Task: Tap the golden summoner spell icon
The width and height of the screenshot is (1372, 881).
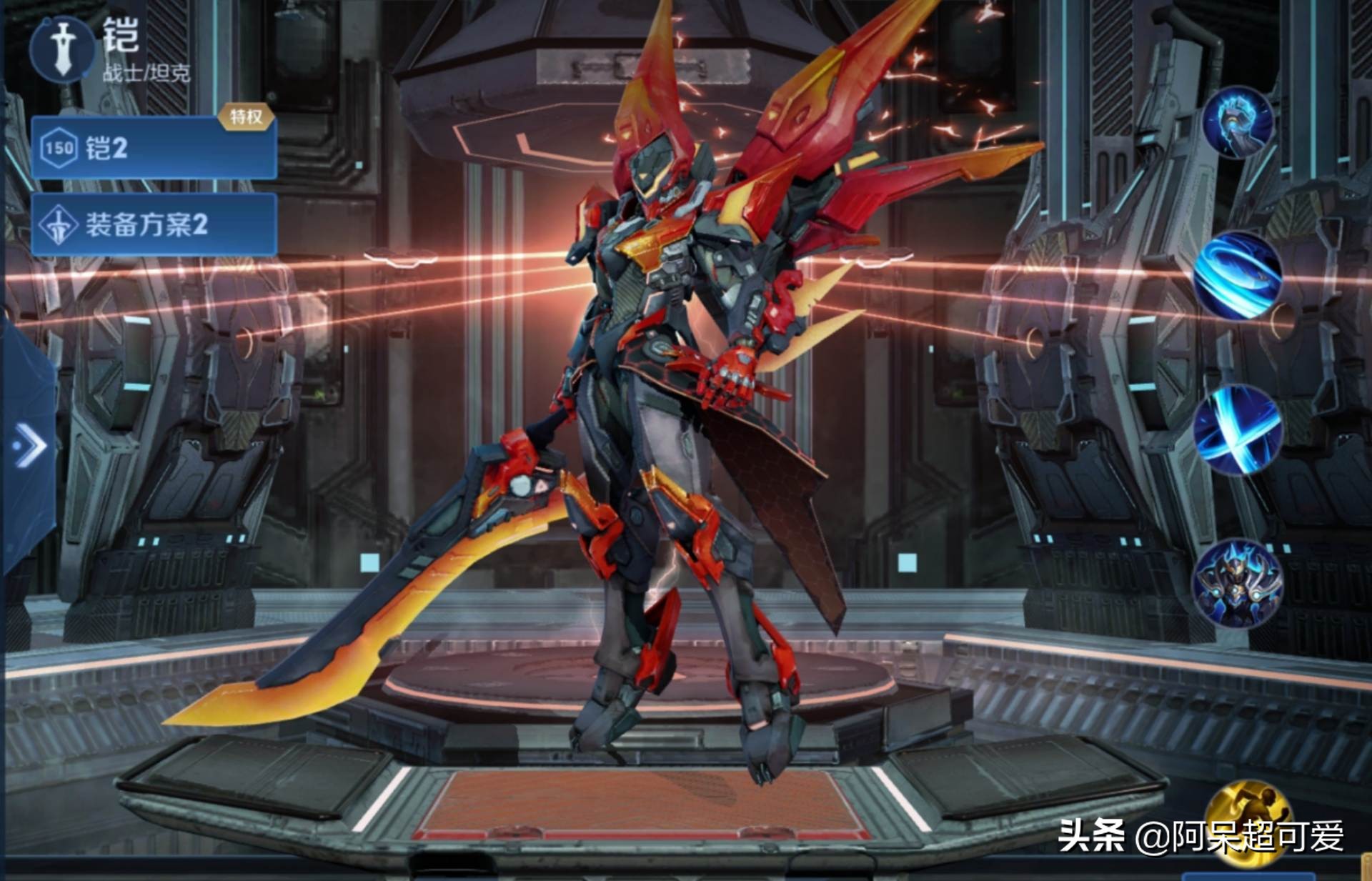Action: coord(1248,822)
